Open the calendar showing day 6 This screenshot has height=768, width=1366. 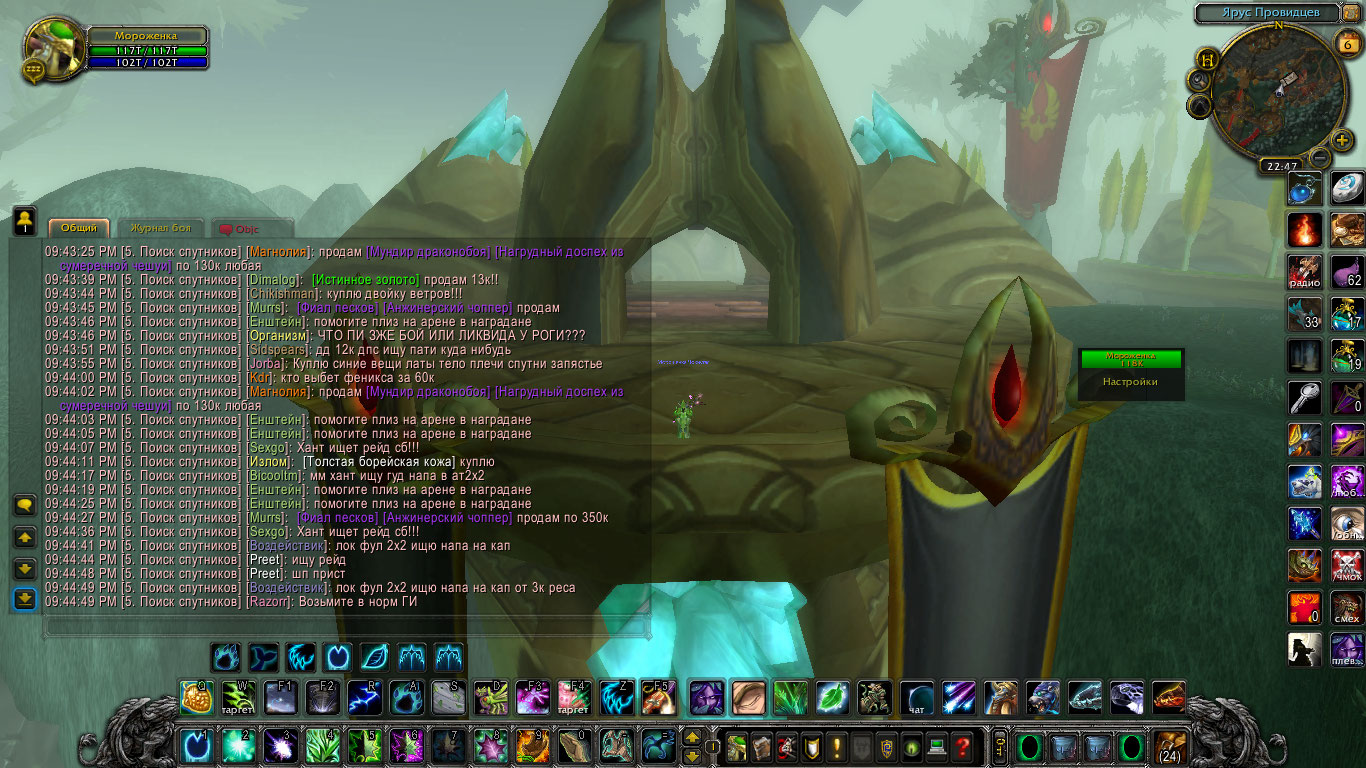pyautogui.click(x=1346, y=42)
